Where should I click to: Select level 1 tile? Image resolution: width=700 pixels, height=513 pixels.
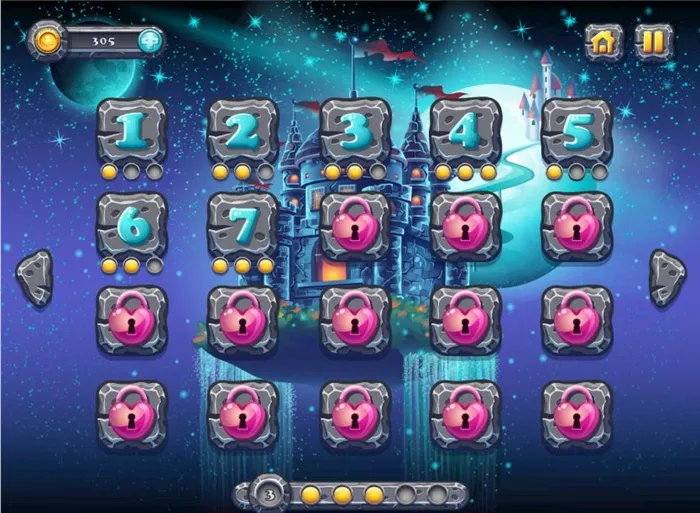pos(131,131)
